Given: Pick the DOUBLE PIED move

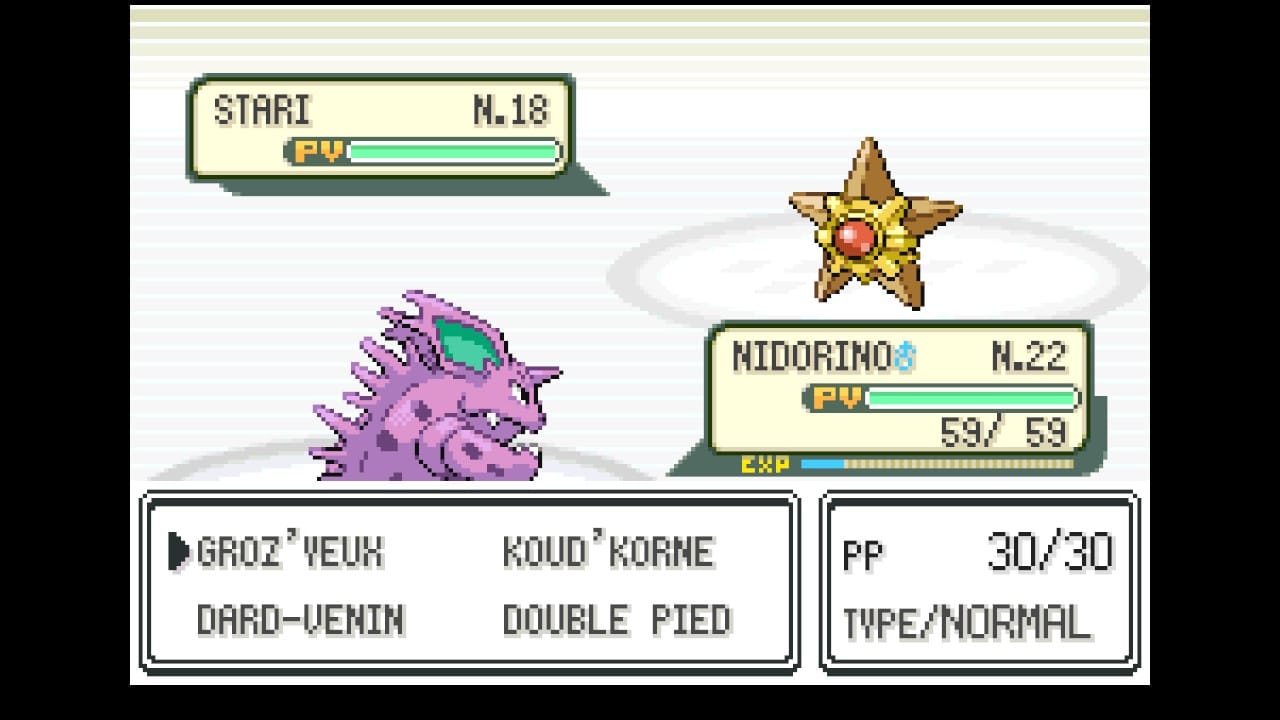Looking at the screenshot, I should pos(617,617).
